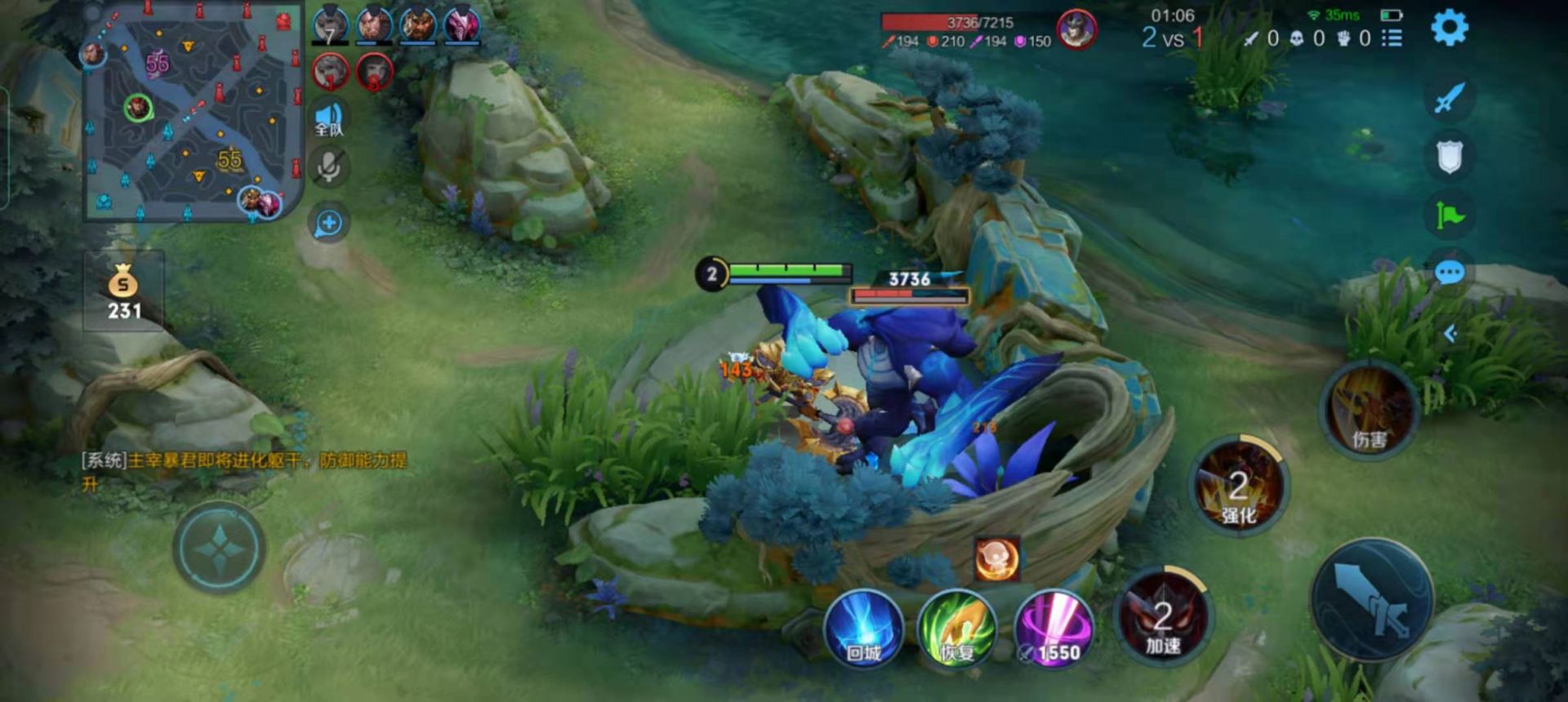1568x702 pixels.
Task: Open the minimap magnifier button
Action: coord(329,223)
